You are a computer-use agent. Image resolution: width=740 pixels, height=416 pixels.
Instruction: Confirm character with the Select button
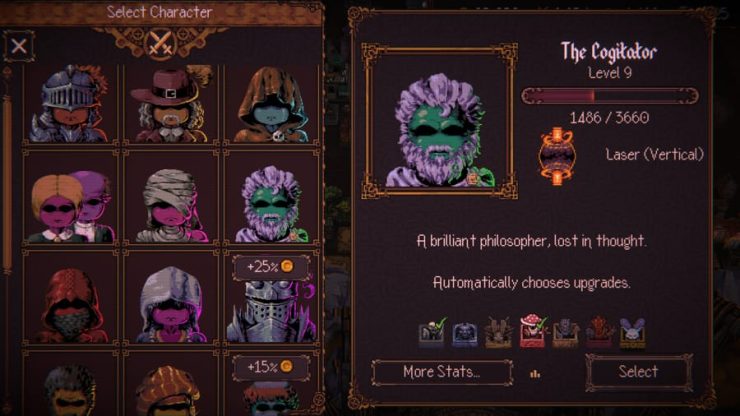(638, 372)
